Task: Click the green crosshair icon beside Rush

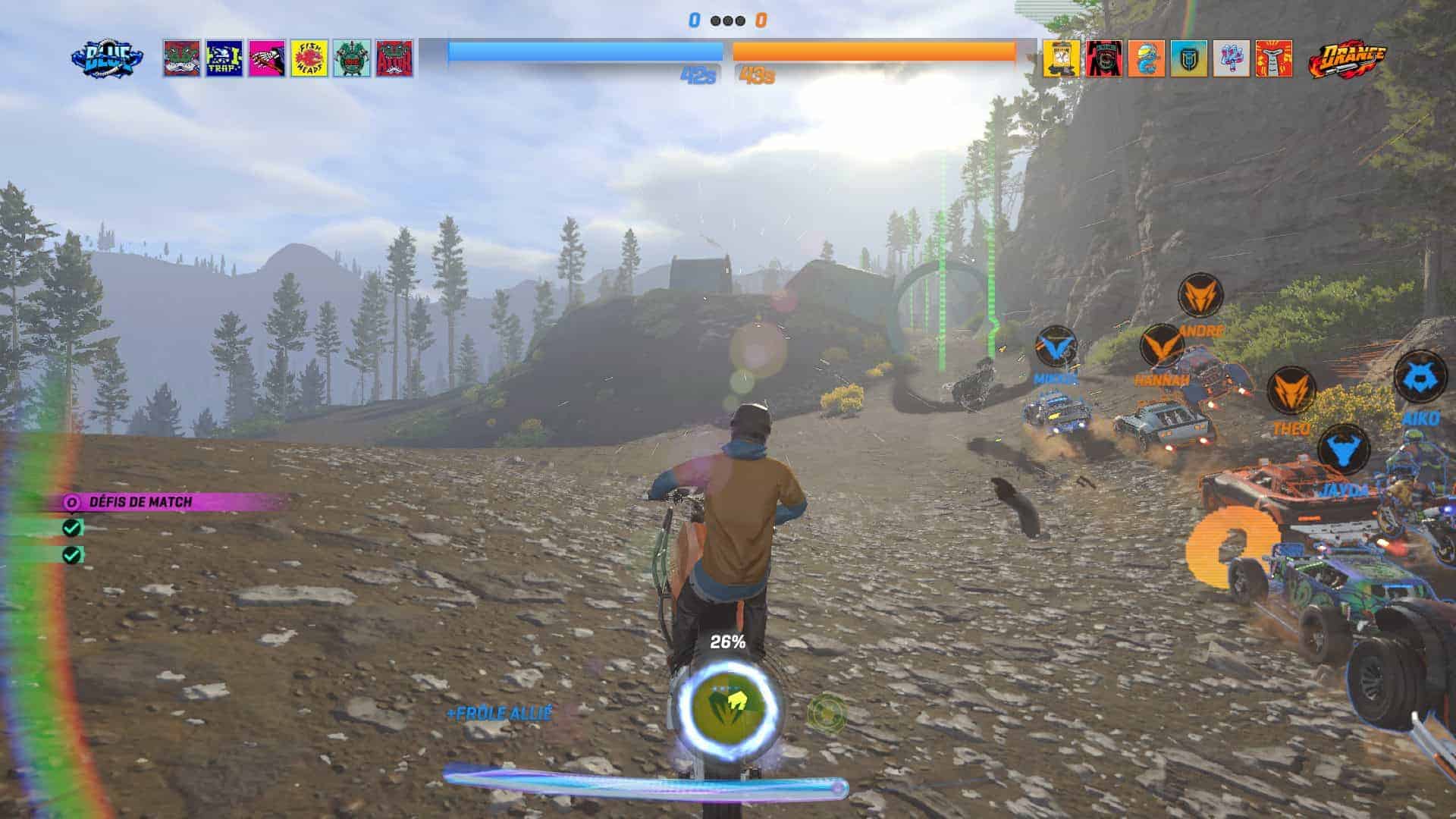Action: coord(825,713)
